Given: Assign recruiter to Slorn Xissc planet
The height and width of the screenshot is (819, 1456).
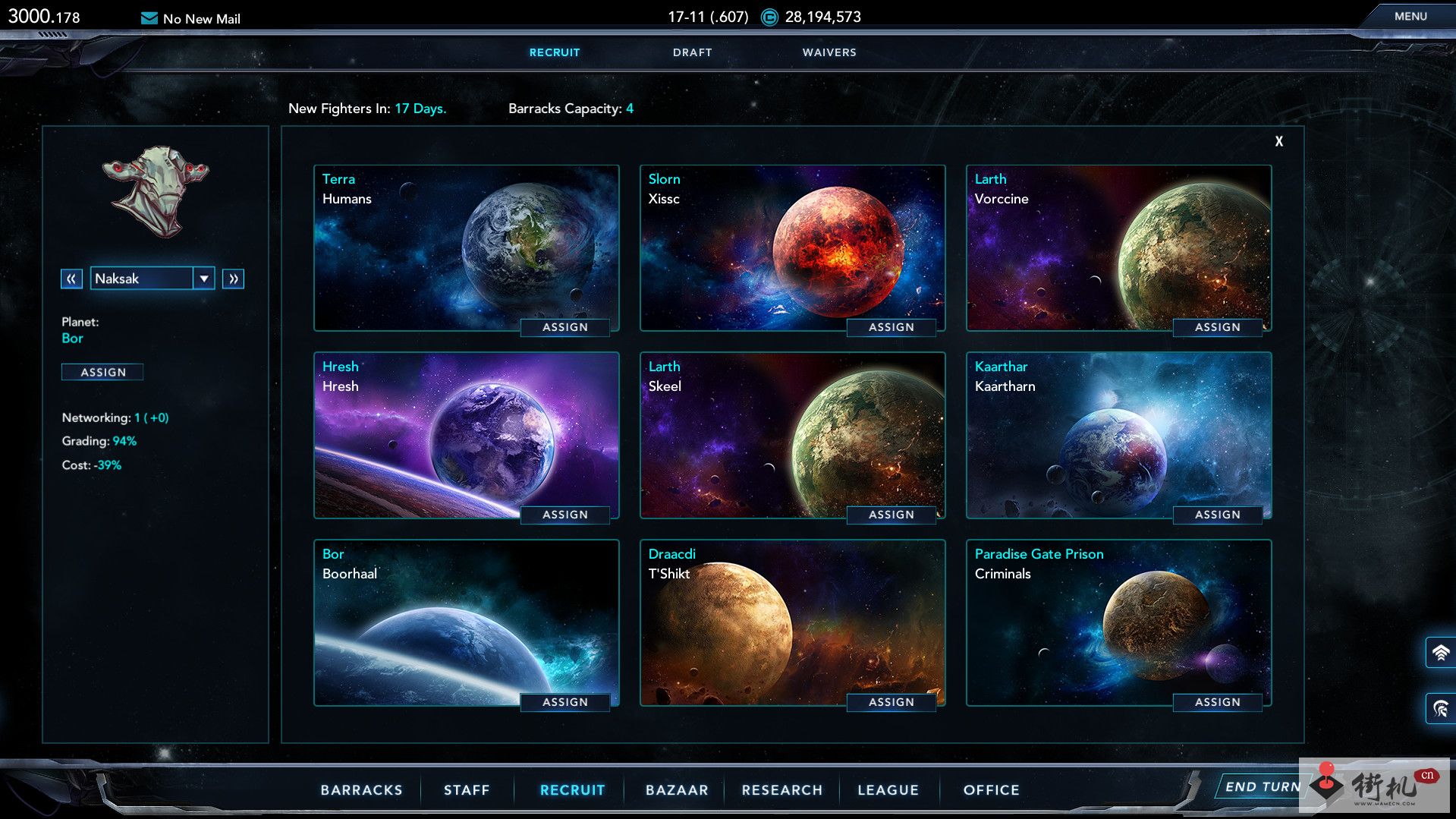Looking at the screenshot, I should pyautogui.click(x=892, y=327).
